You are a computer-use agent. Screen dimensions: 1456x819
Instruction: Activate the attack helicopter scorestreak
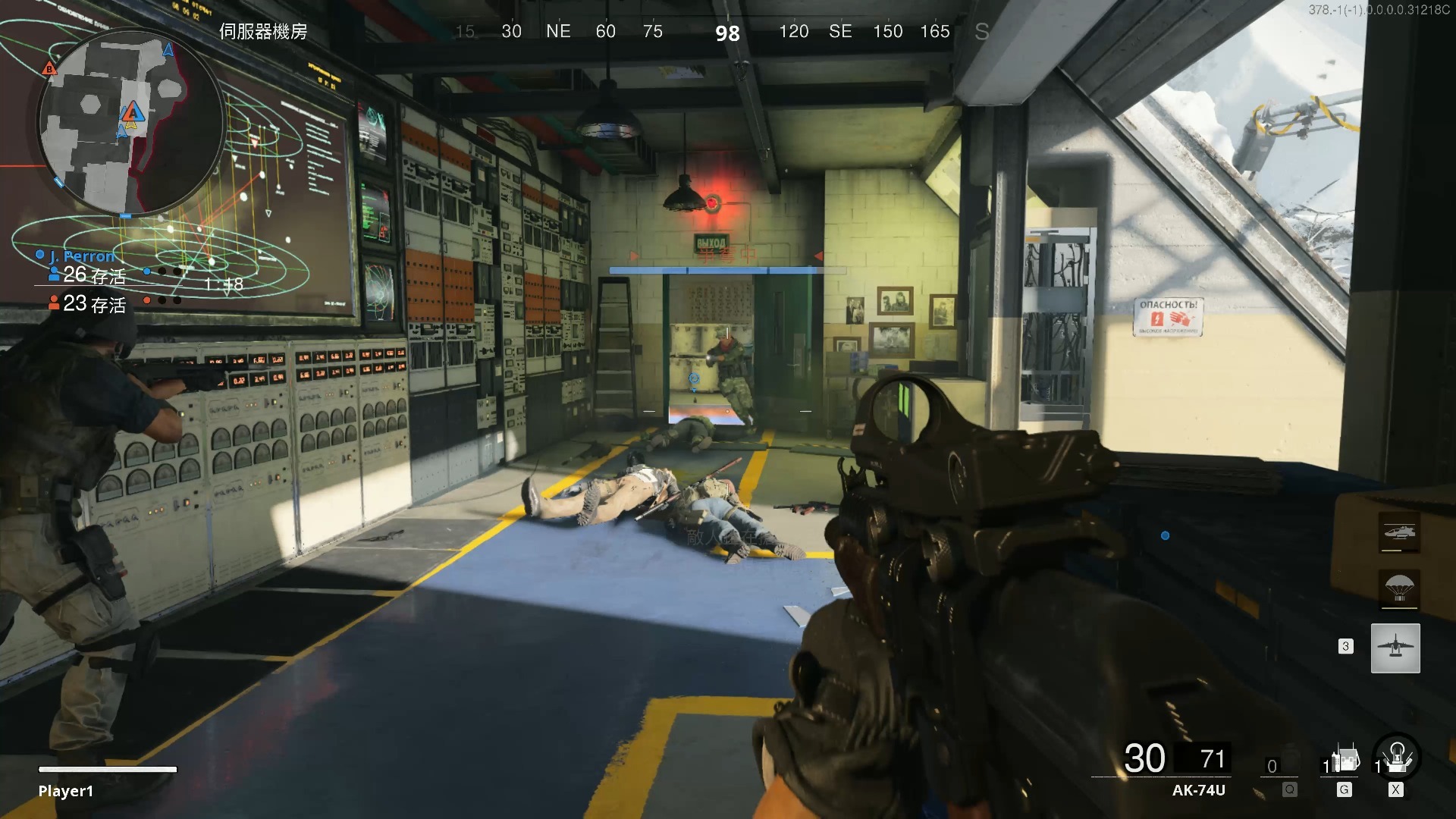tap(1399, 532)
